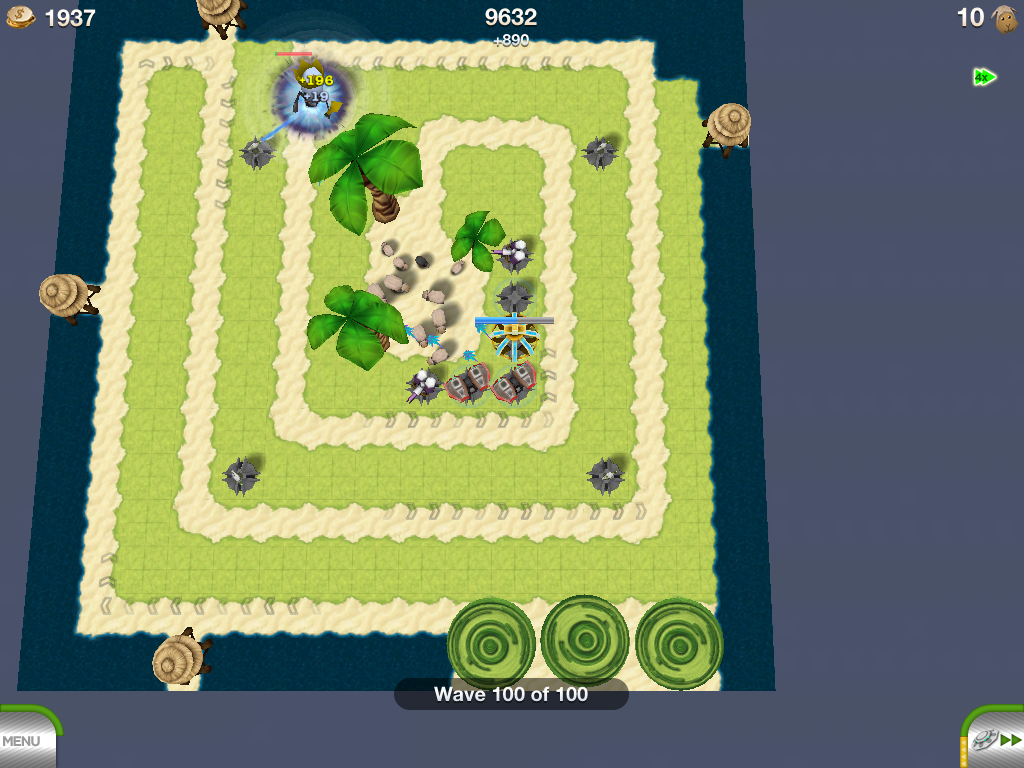Open the MENU button

pyautogui.click(x=24, y=741)
